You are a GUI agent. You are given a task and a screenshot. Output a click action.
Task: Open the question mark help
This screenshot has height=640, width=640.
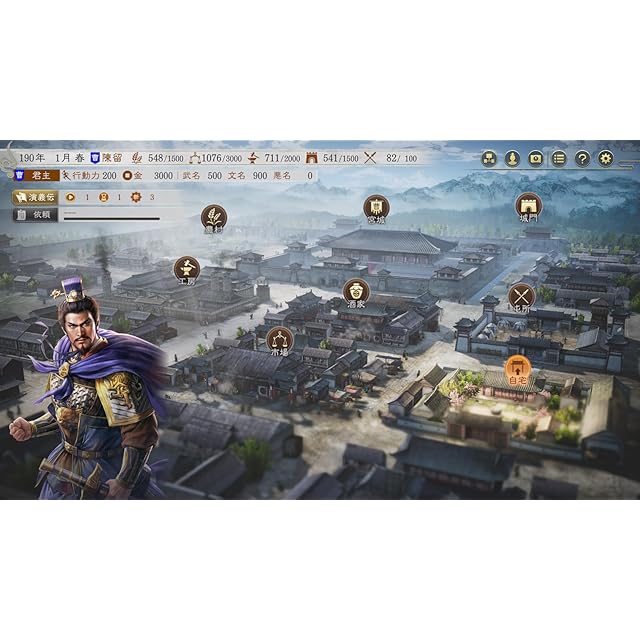coord(582,158)
